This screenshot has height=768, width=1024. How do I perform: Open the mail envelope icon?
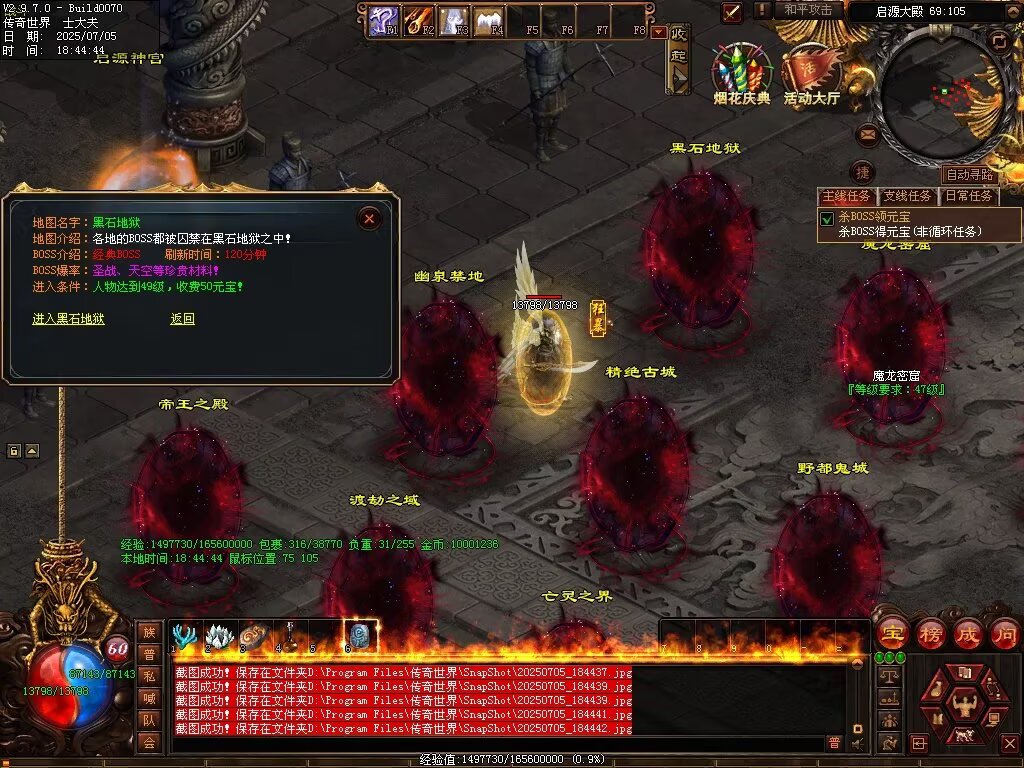pyautogui.click(x=867, y=133)
